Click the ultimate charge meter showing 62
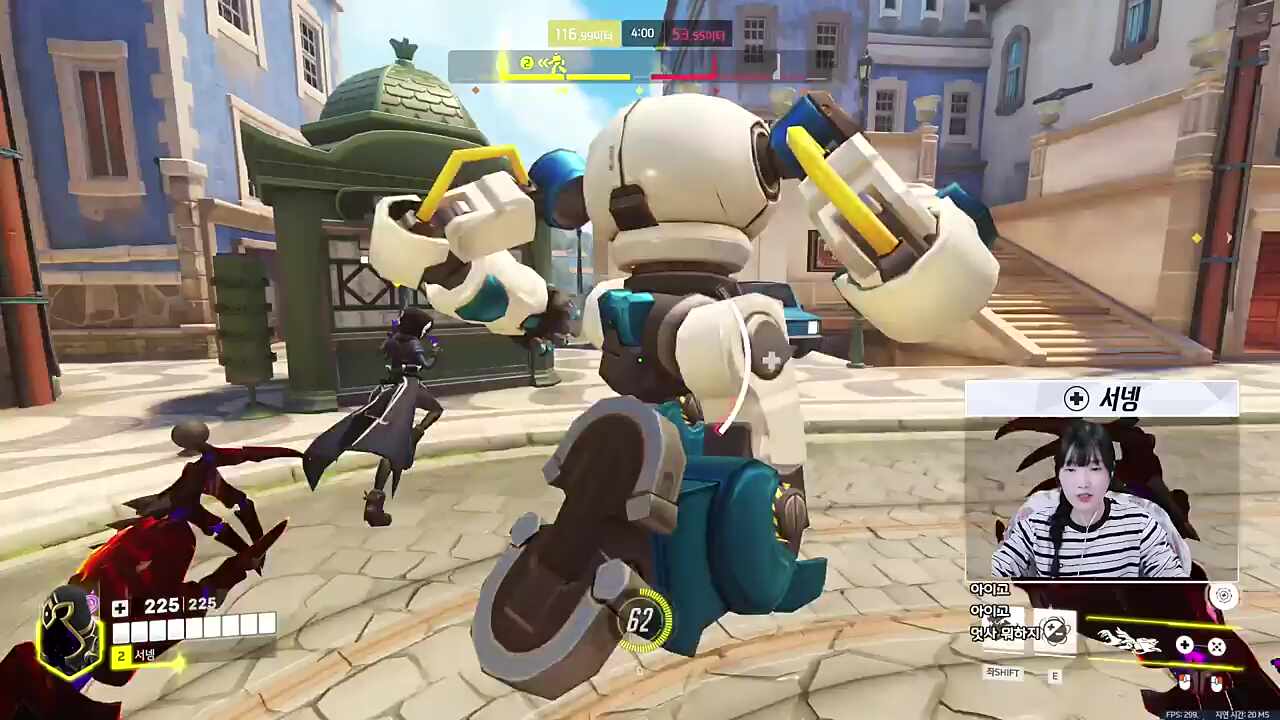This screenshot has height=720, width=1280. (640, 622)
